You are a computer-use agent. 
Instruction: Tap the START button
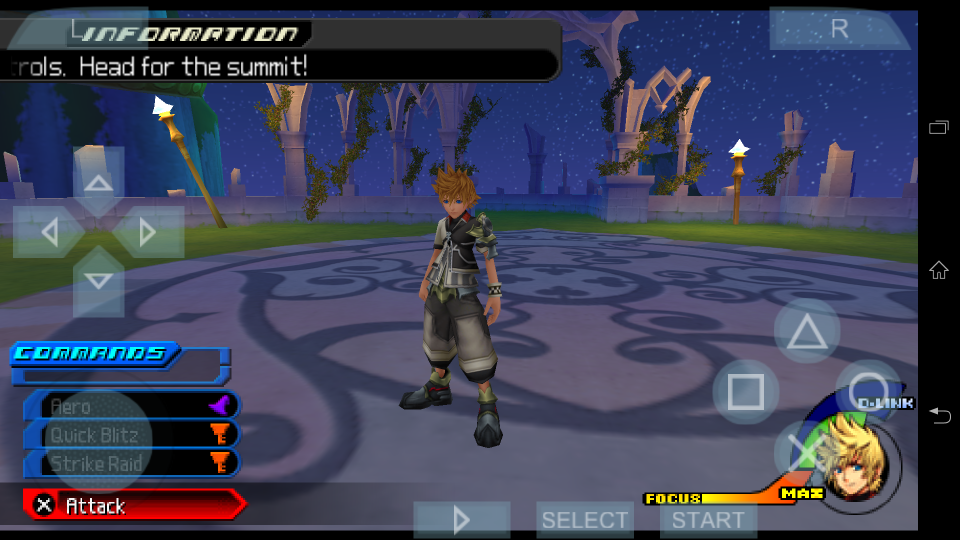pos(707,520)
